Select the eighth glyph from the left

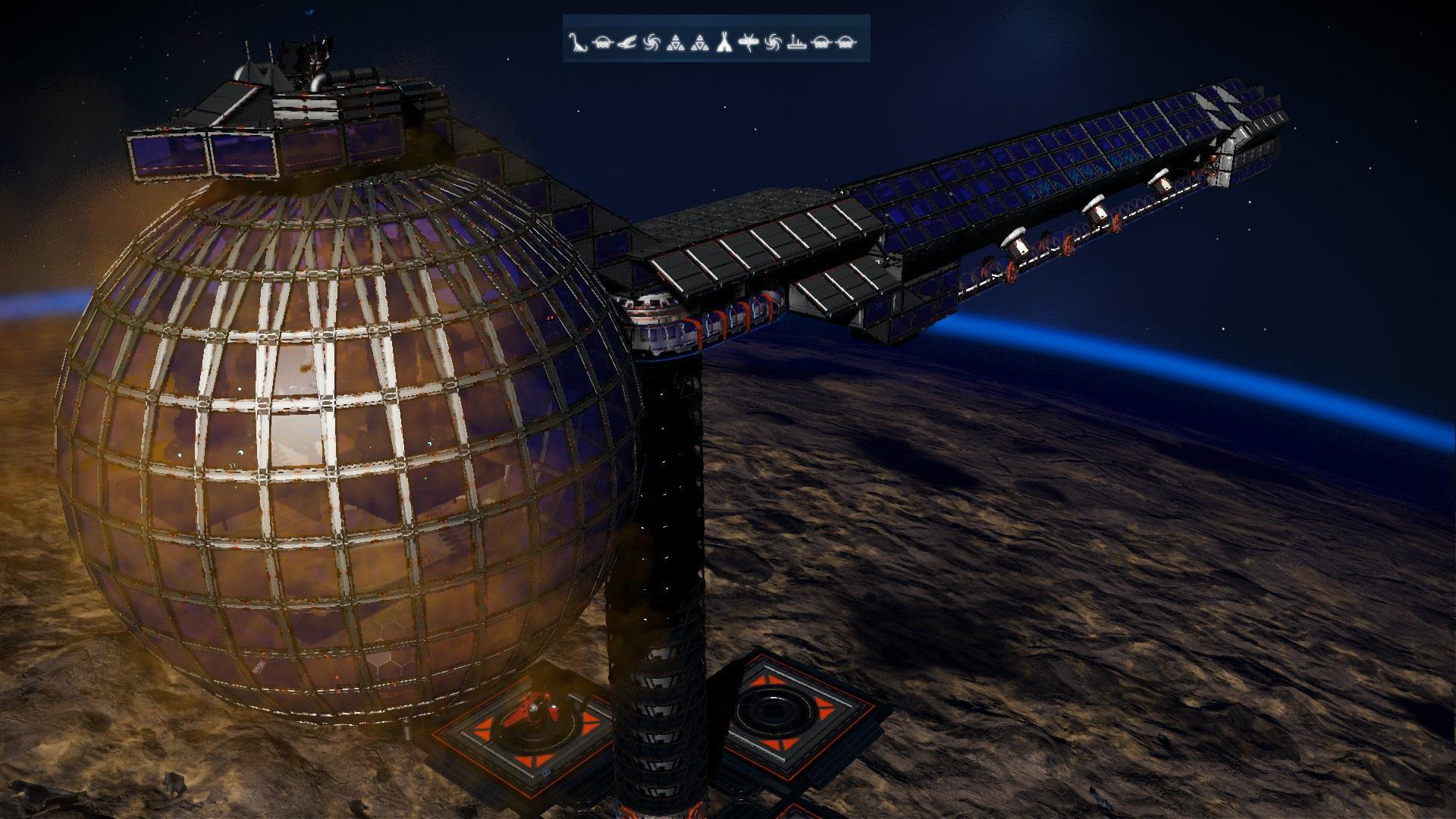(748, 43)
